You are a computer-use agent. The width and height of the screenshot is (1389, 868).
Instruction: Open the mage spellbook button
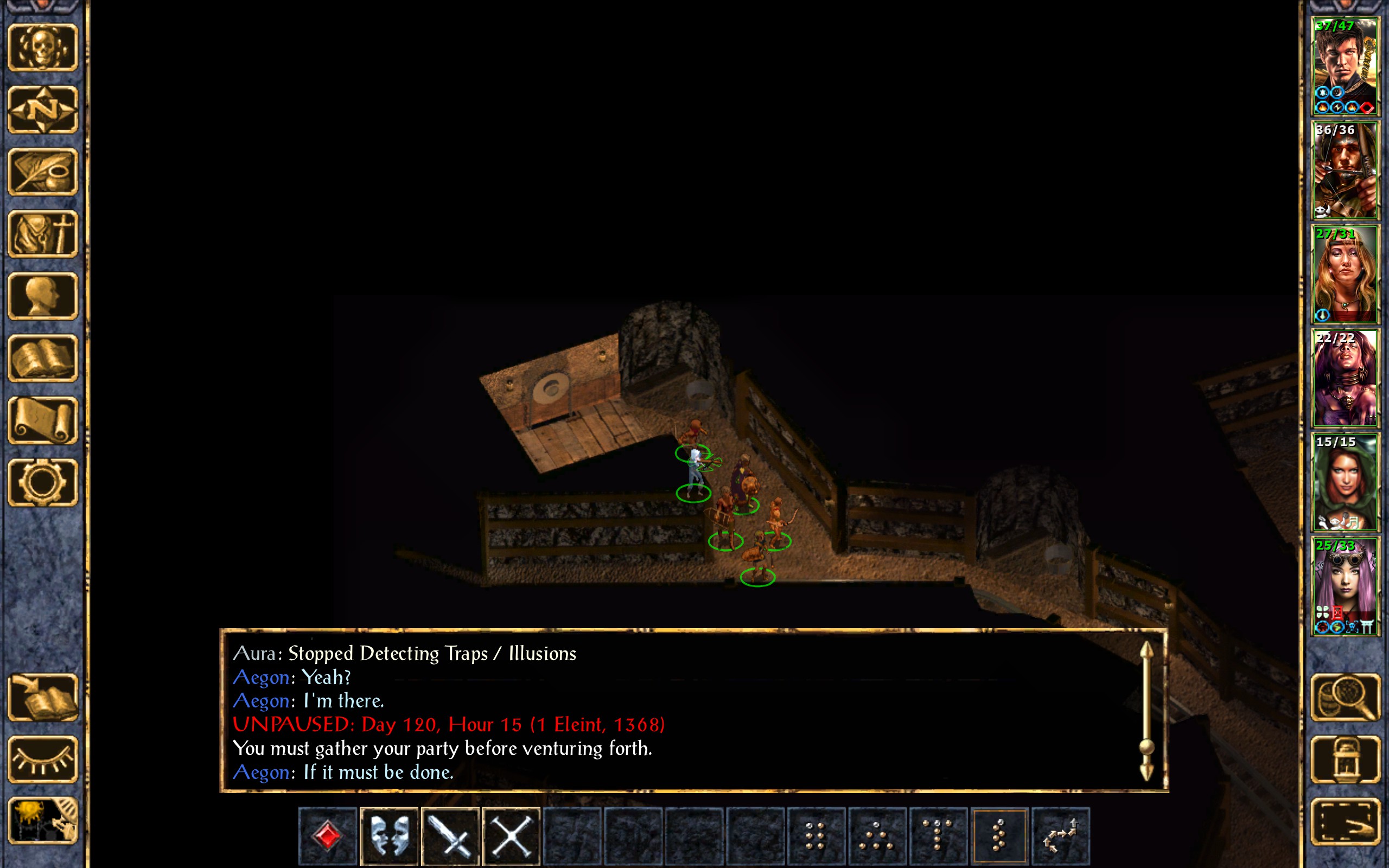click(43, 358)
